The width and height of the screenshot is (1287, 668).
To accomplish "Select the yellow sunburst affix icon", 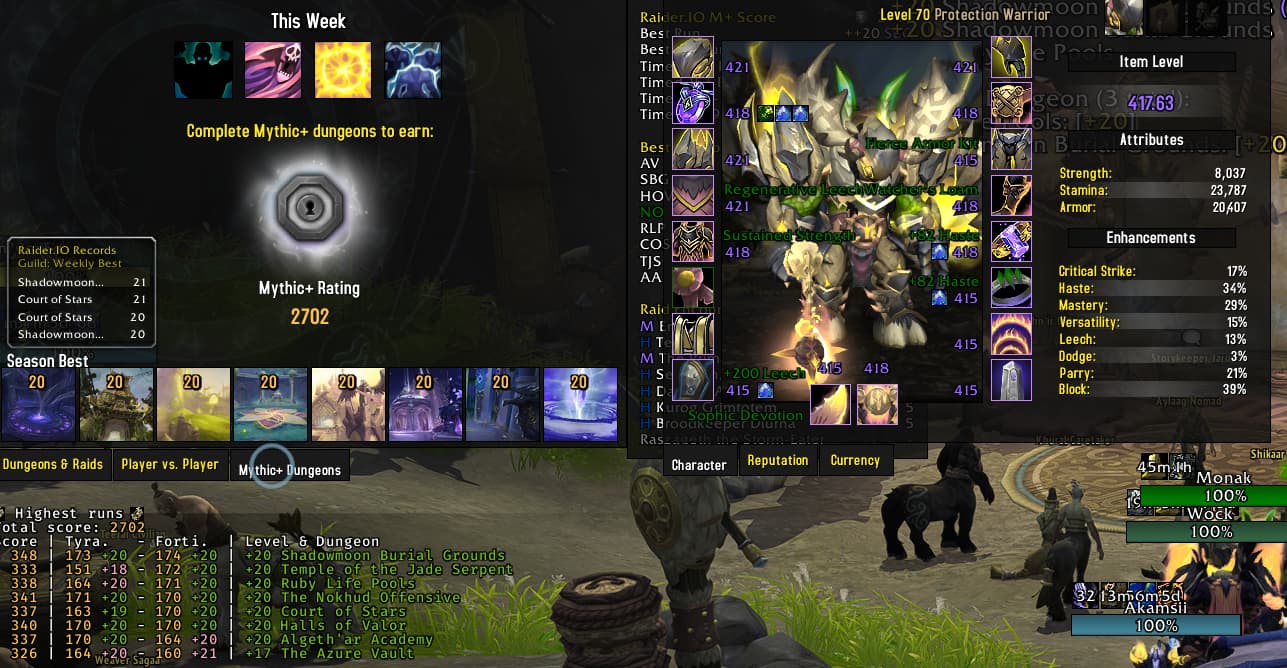I will [x=343, y=70].
